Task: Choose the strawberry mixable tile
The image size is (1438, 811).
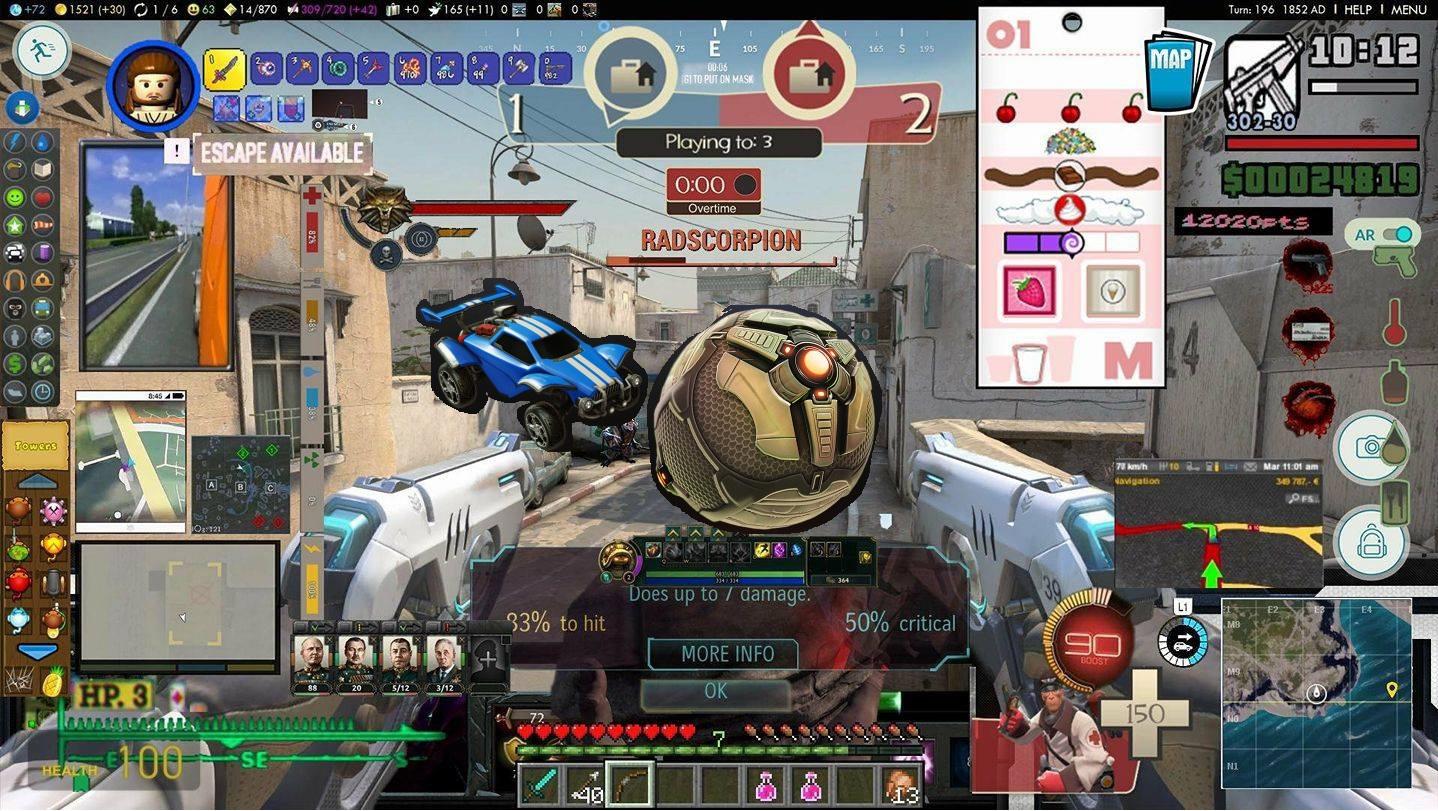Action: pyautogui.click(x=1029, y=292)
